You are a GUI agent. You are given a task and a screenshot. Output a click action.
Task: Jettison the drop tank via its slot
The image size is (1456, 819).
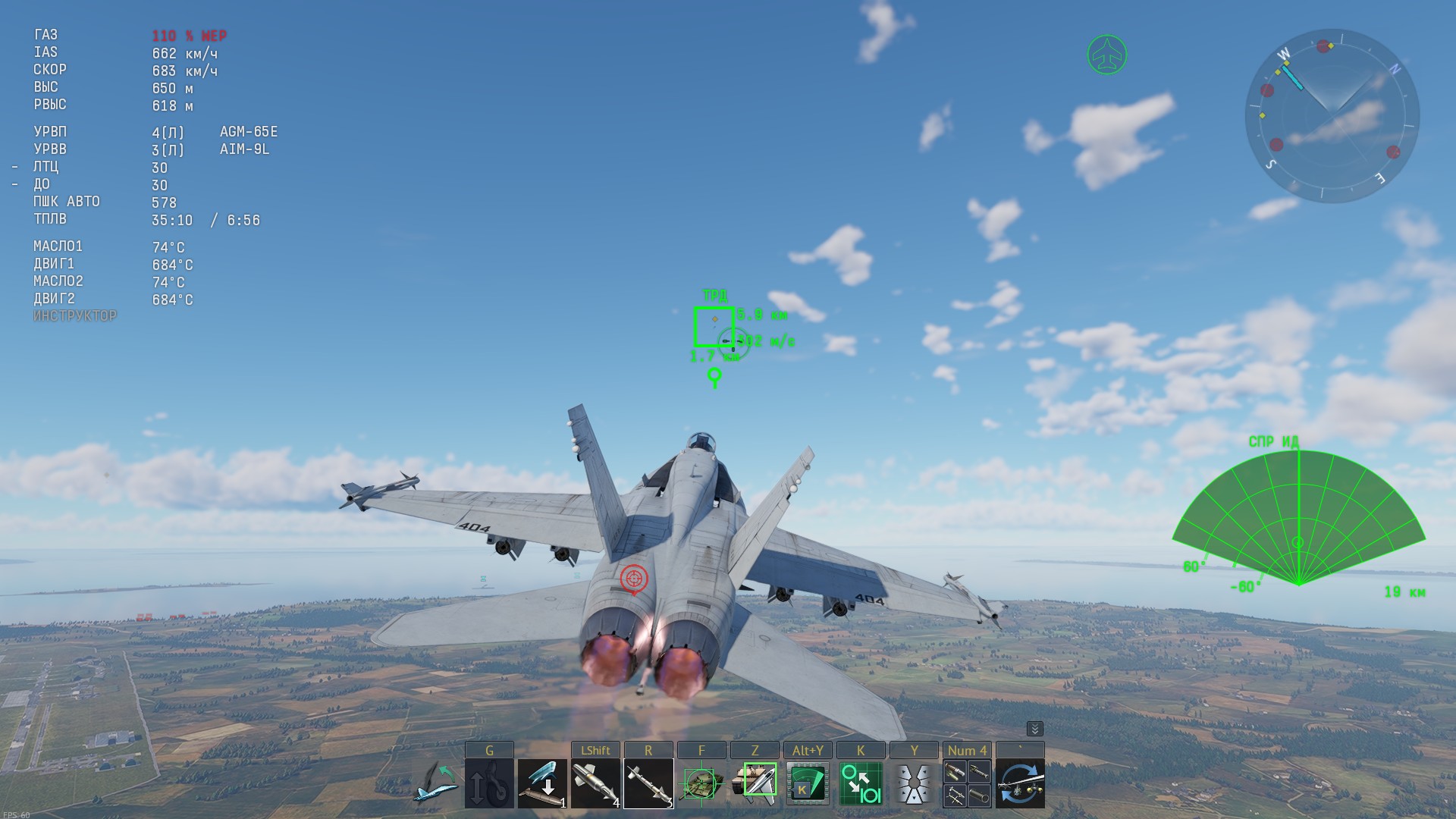[542, 784]
